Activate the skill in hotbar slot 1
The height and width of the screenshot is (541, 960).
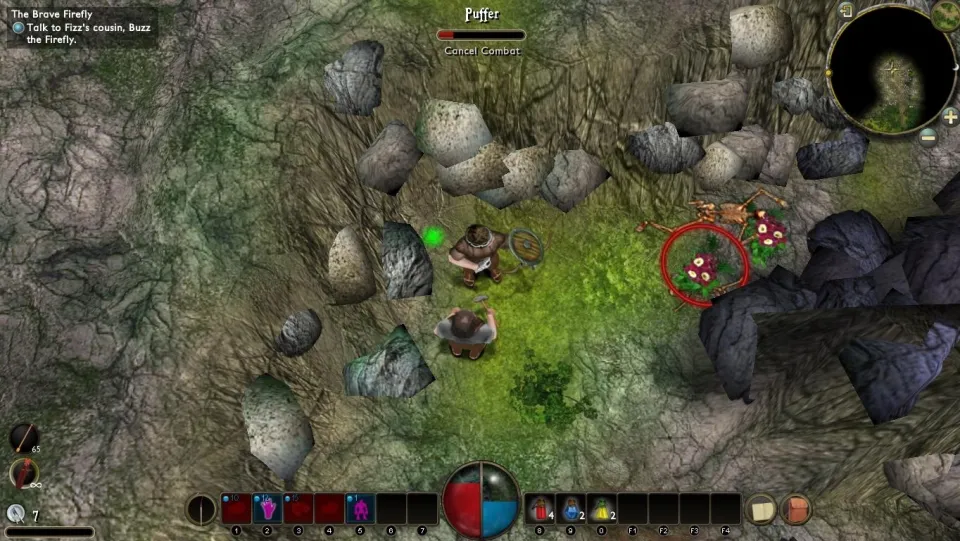point(236,509)
